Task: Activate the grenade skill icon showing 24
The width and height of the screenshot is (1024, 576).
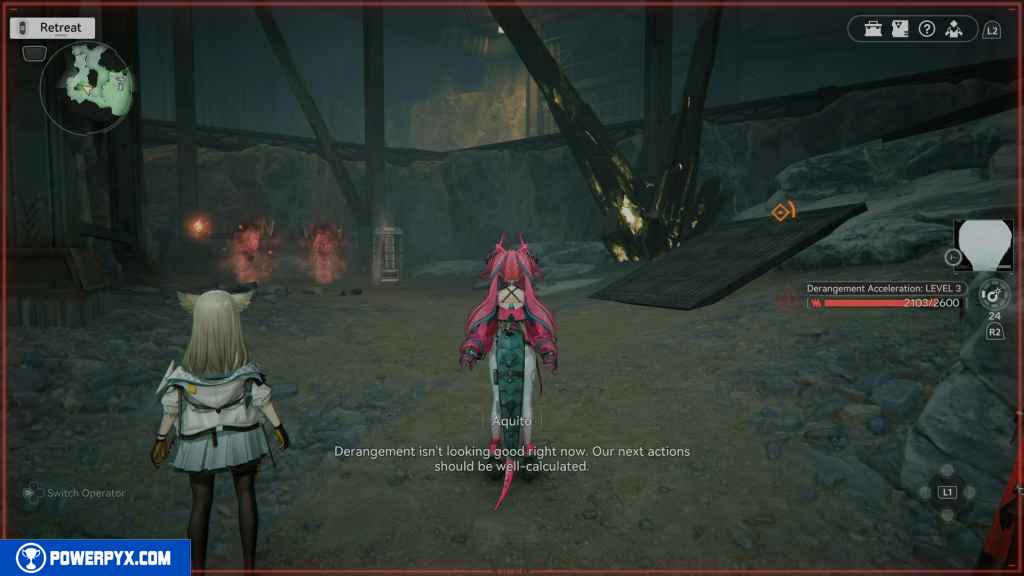Action: (994, 295)
